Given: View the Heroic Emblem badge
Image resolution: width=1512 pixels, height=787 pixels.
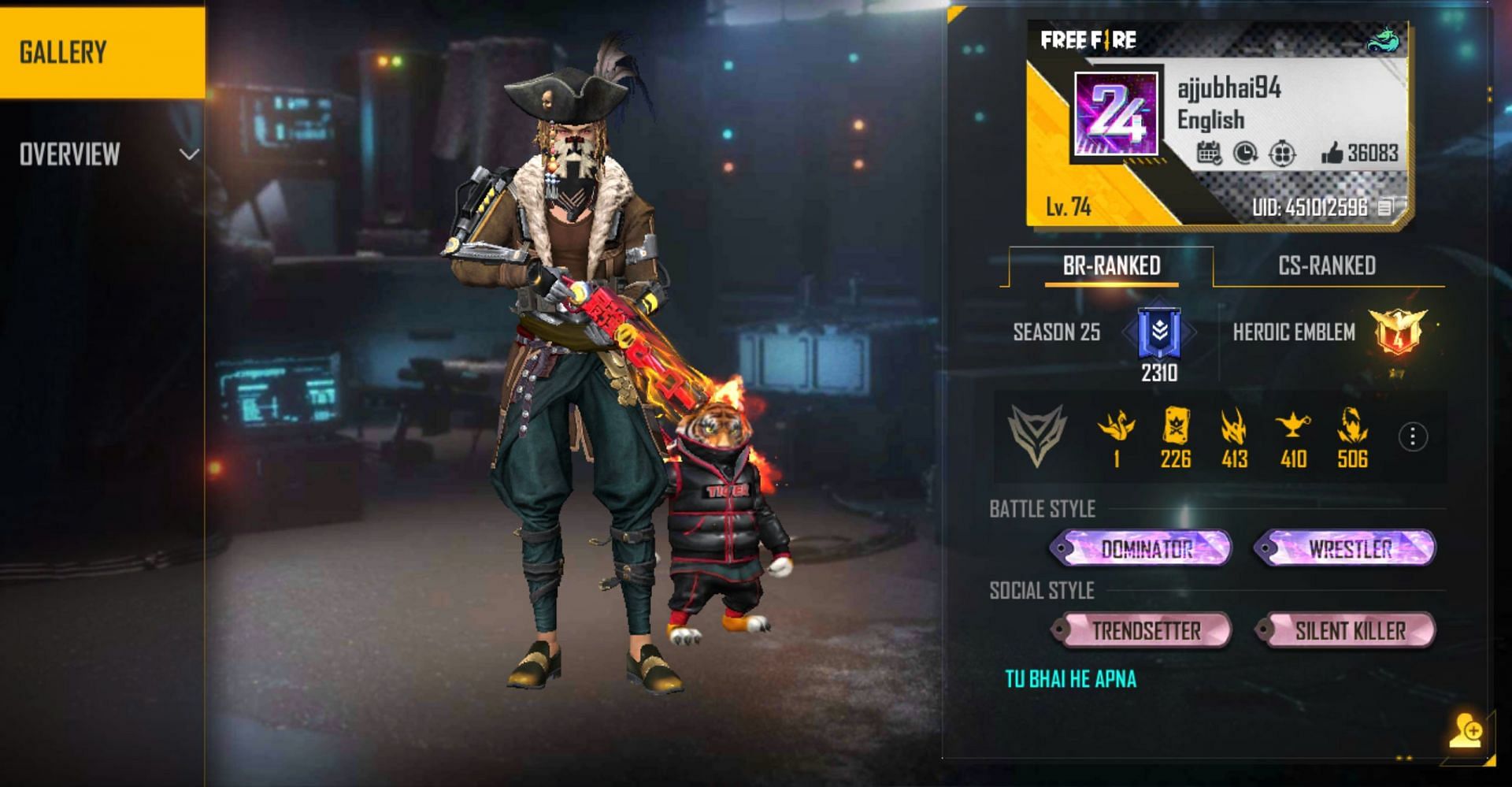Looking at the screenshot, I should [x=1398, y=331].
